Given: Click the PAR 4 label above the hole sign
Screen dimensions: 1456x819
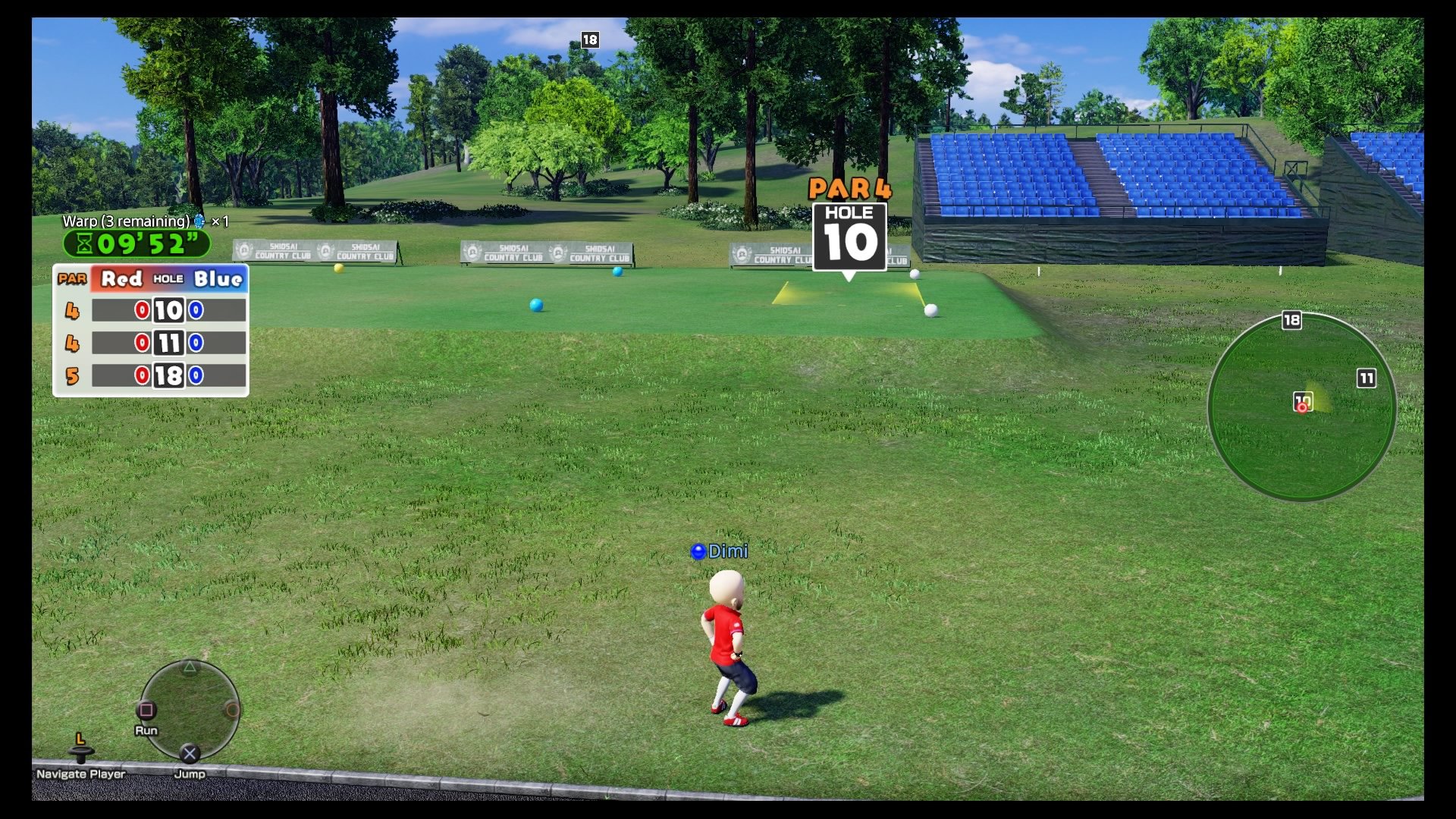Looking at the screenshot, I should point(850,188).
